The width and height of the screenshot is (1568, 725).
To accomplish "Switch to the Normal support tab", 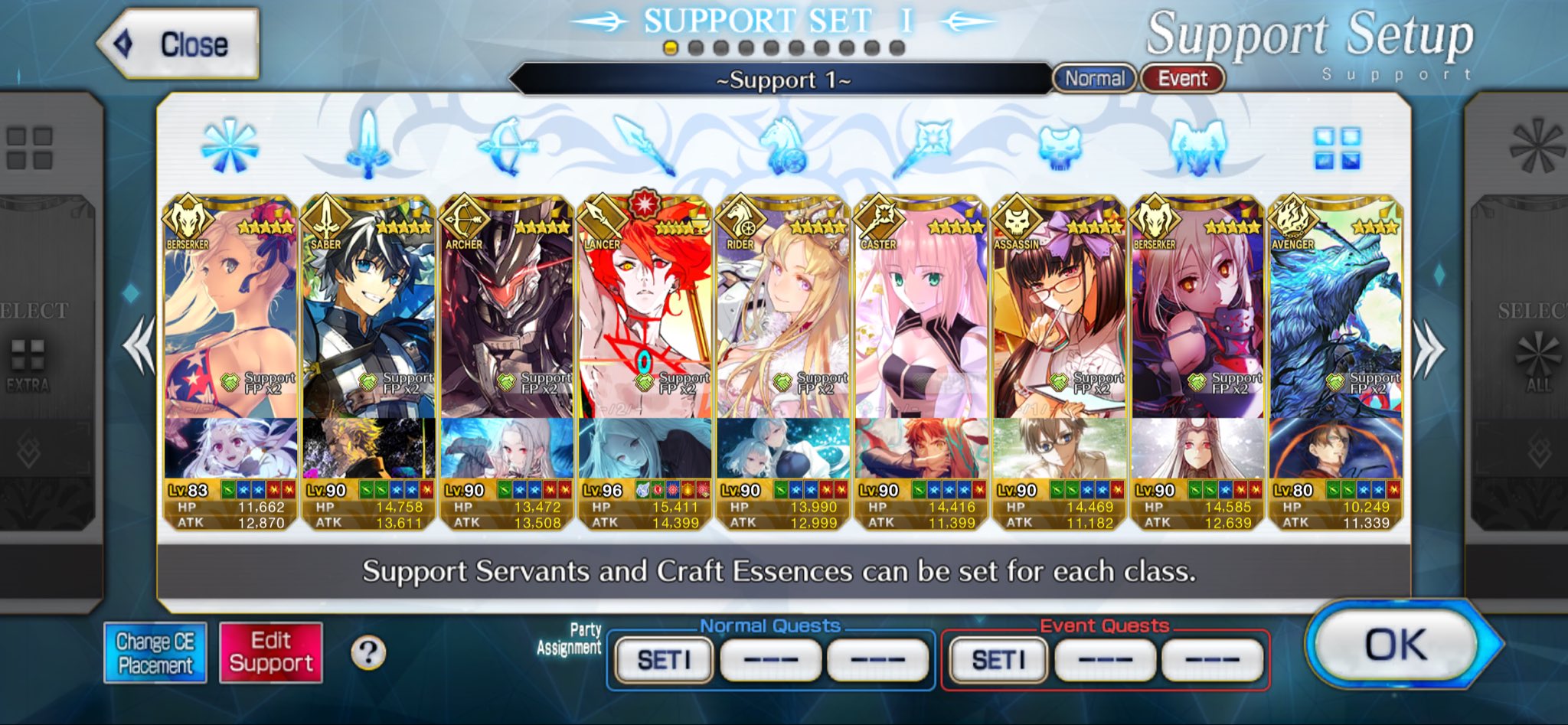I will (1094, 79).
